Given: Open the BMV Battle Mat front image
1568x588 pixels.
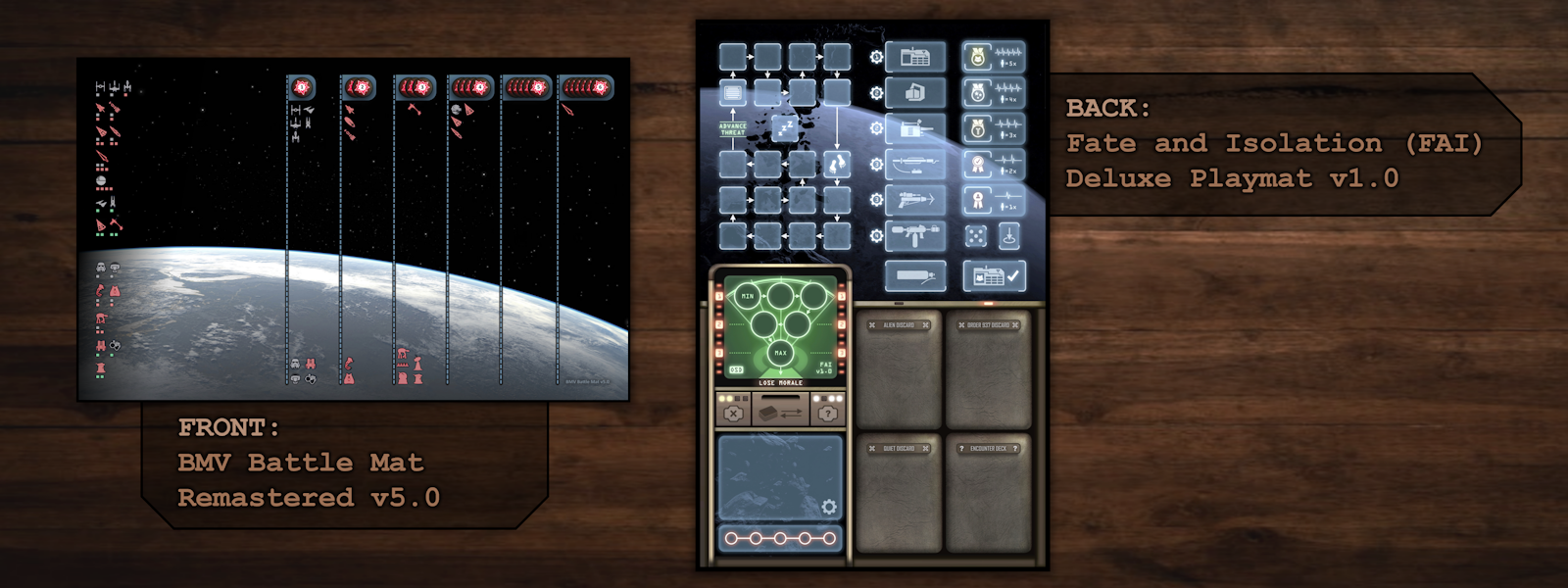Looking at the screenshot, I should tap(354, 229).
